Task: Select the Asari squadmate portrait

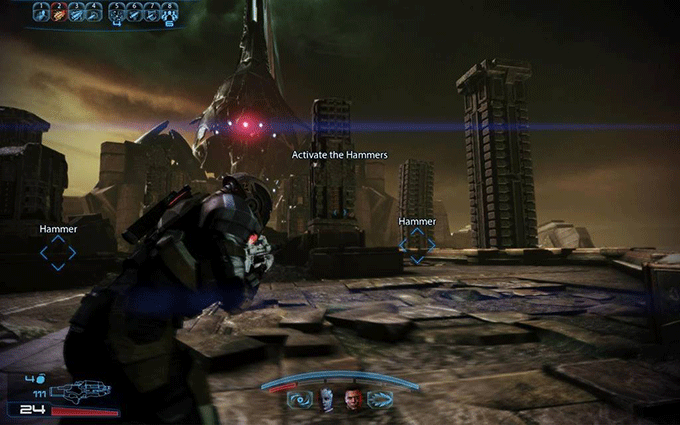Action: point(325,400)
